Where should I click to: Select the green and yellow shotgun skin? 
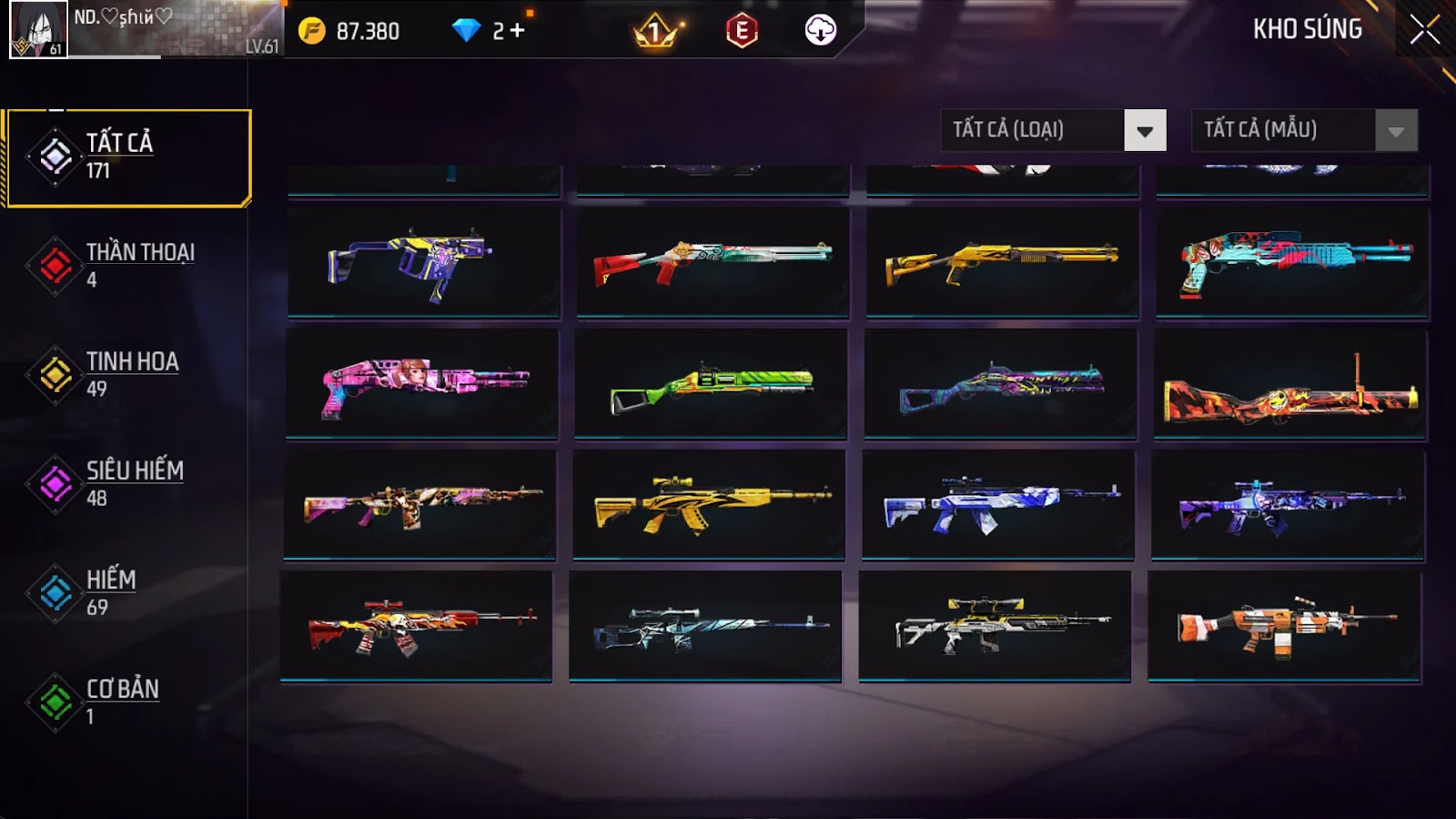711,383
